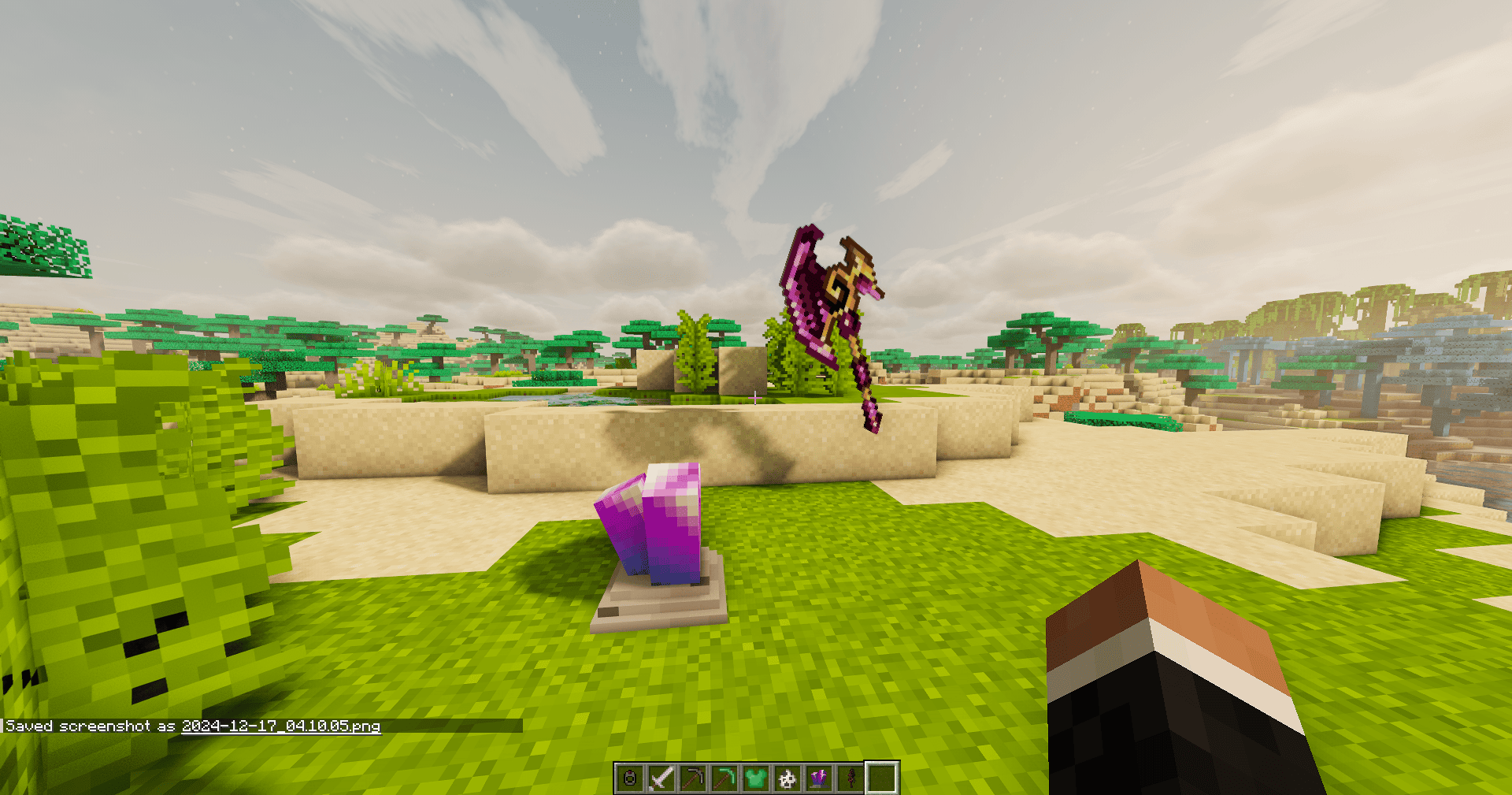Select the emerald pickaxe in the hotbar
The height and width of the screenshot is (795, 1512).
724,778
